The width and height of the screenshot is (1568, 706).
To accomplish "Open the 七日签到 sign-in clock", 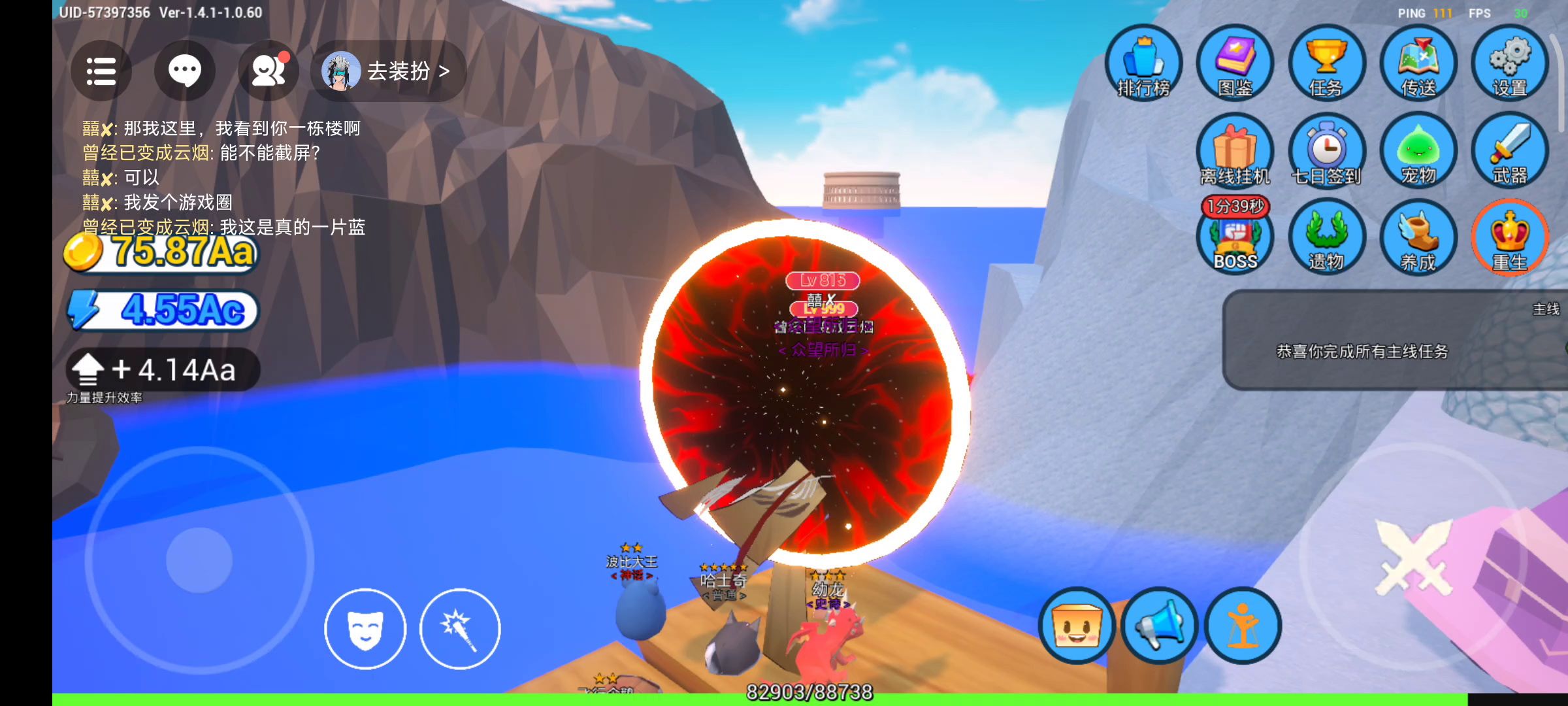I will (x=1326, y=150).
